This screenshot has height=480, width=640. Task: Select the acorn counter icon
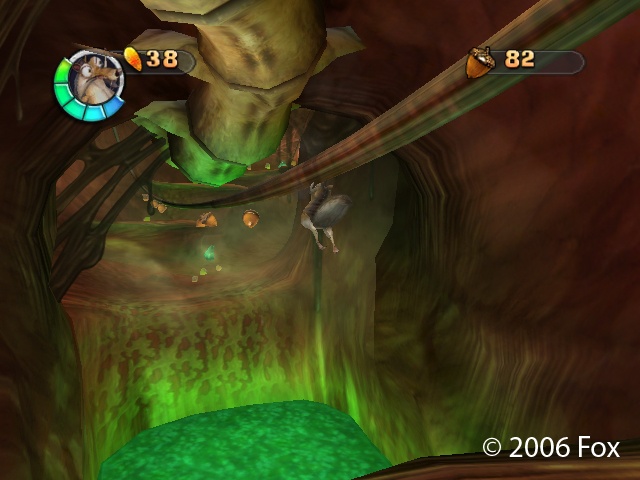point(479,62)
